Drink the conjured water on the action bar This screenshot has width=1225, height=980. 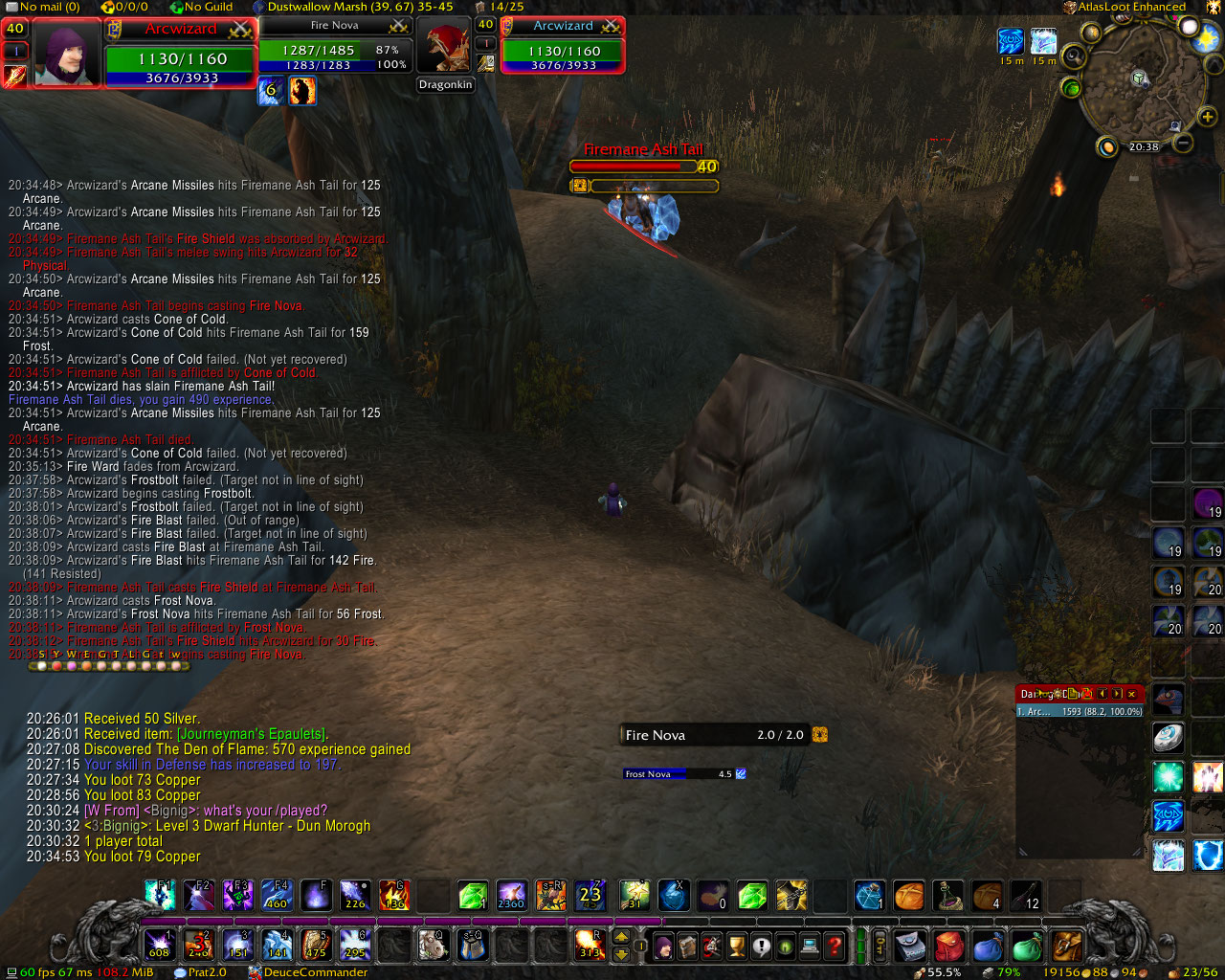click(x=868, y=897)
